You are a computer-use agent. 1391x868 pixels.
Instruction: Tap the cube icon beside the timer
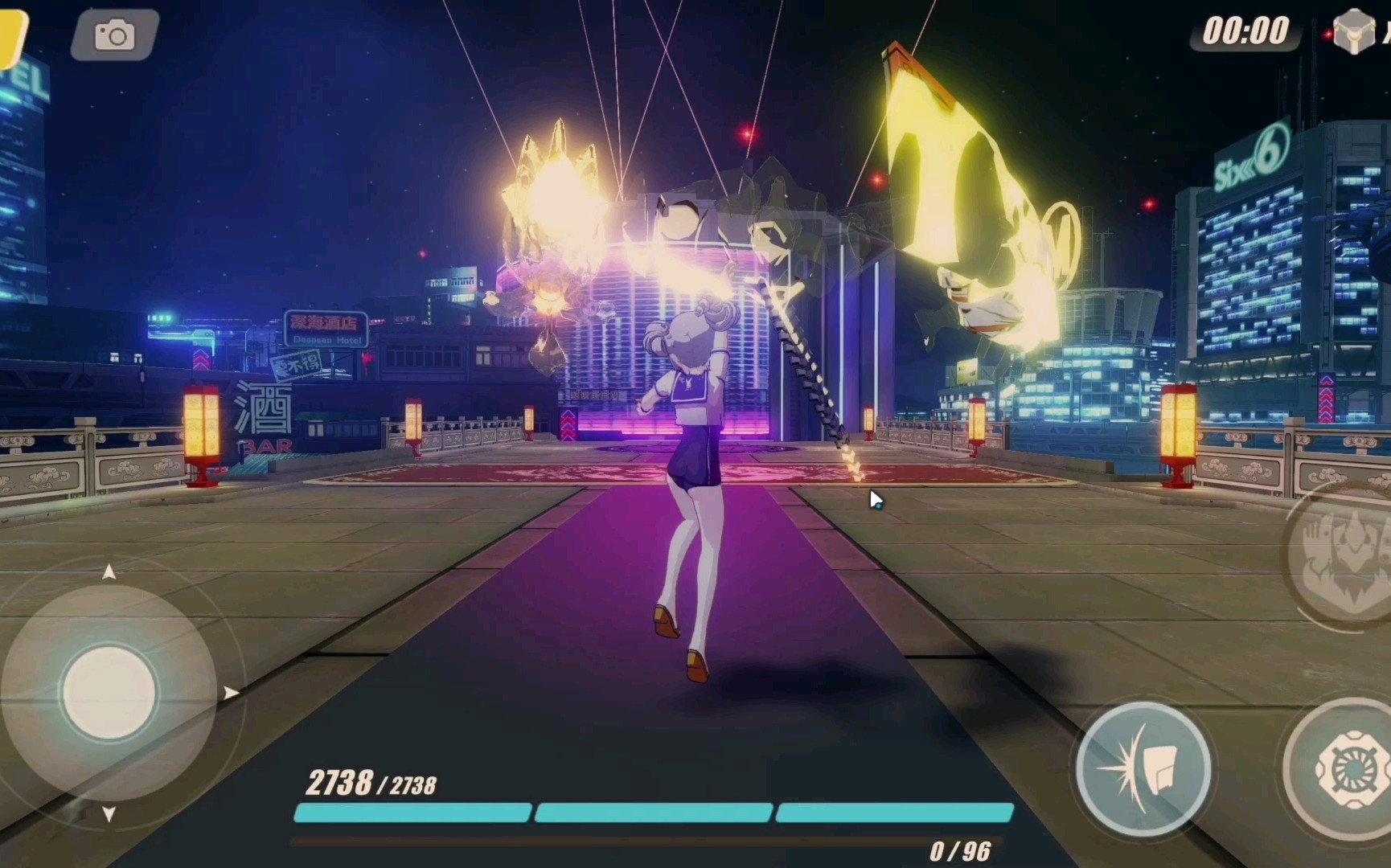coord(1353,32)
